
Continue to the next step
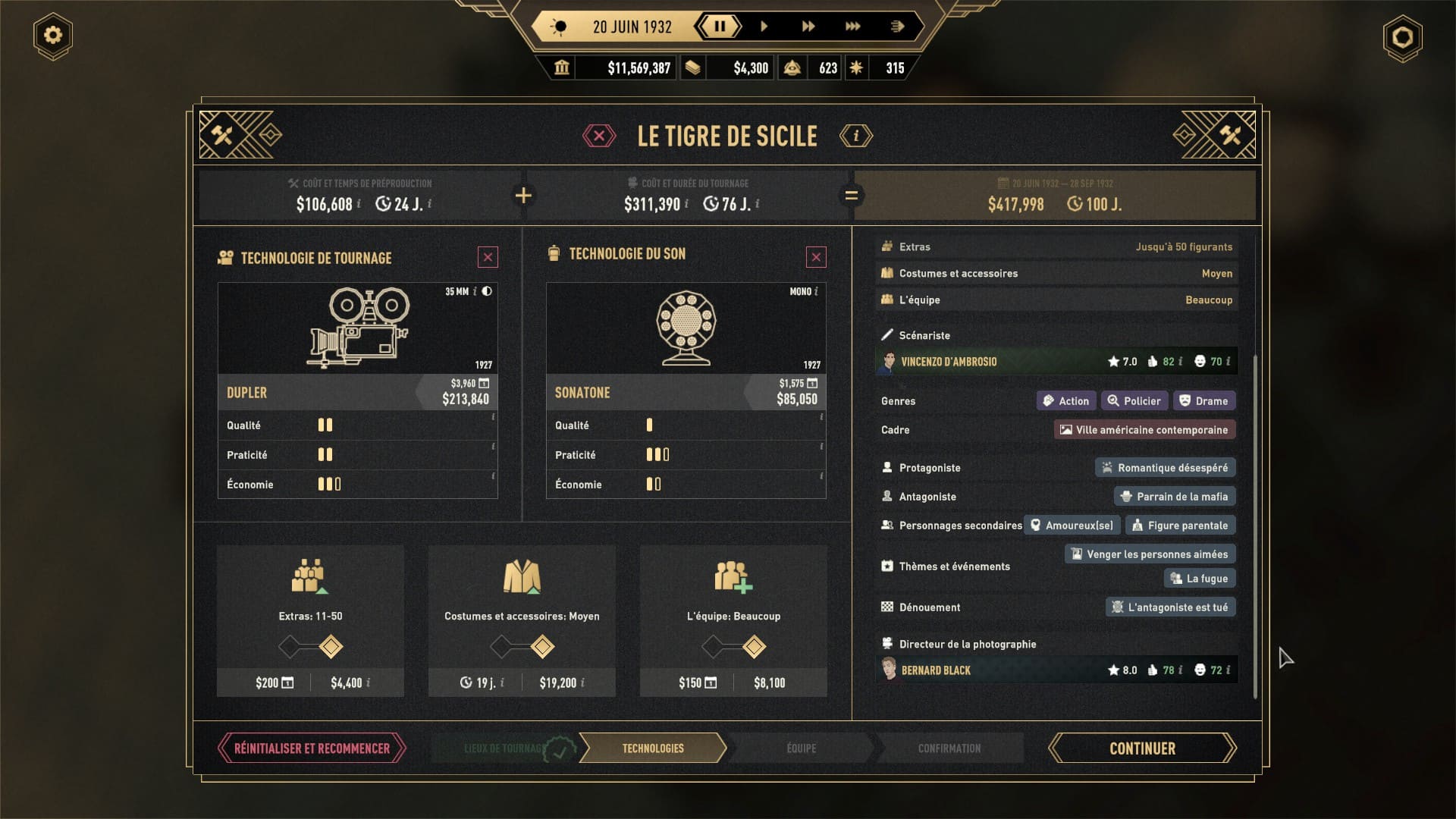point(1142,748)
